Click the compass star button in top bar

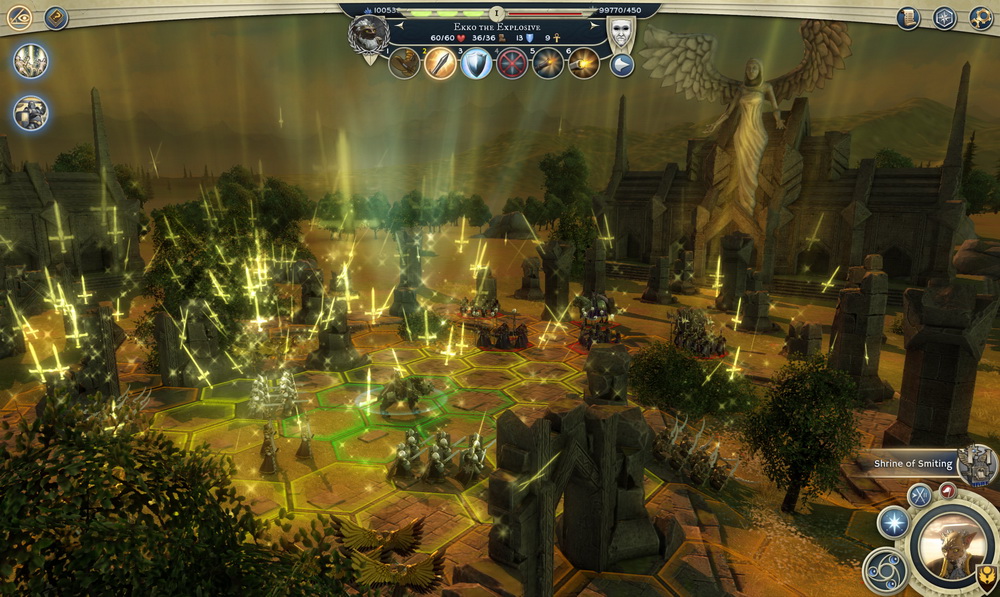click(x=944, y=17)
